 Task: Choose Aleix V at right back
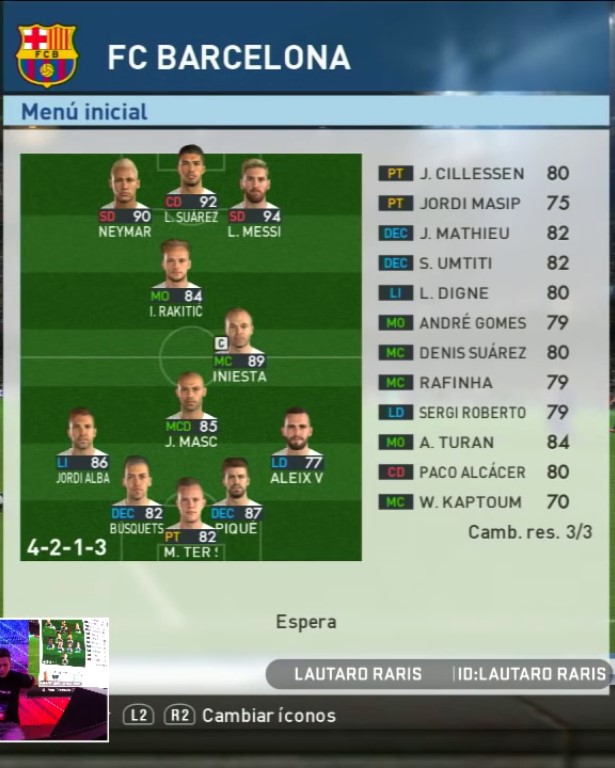296,445
